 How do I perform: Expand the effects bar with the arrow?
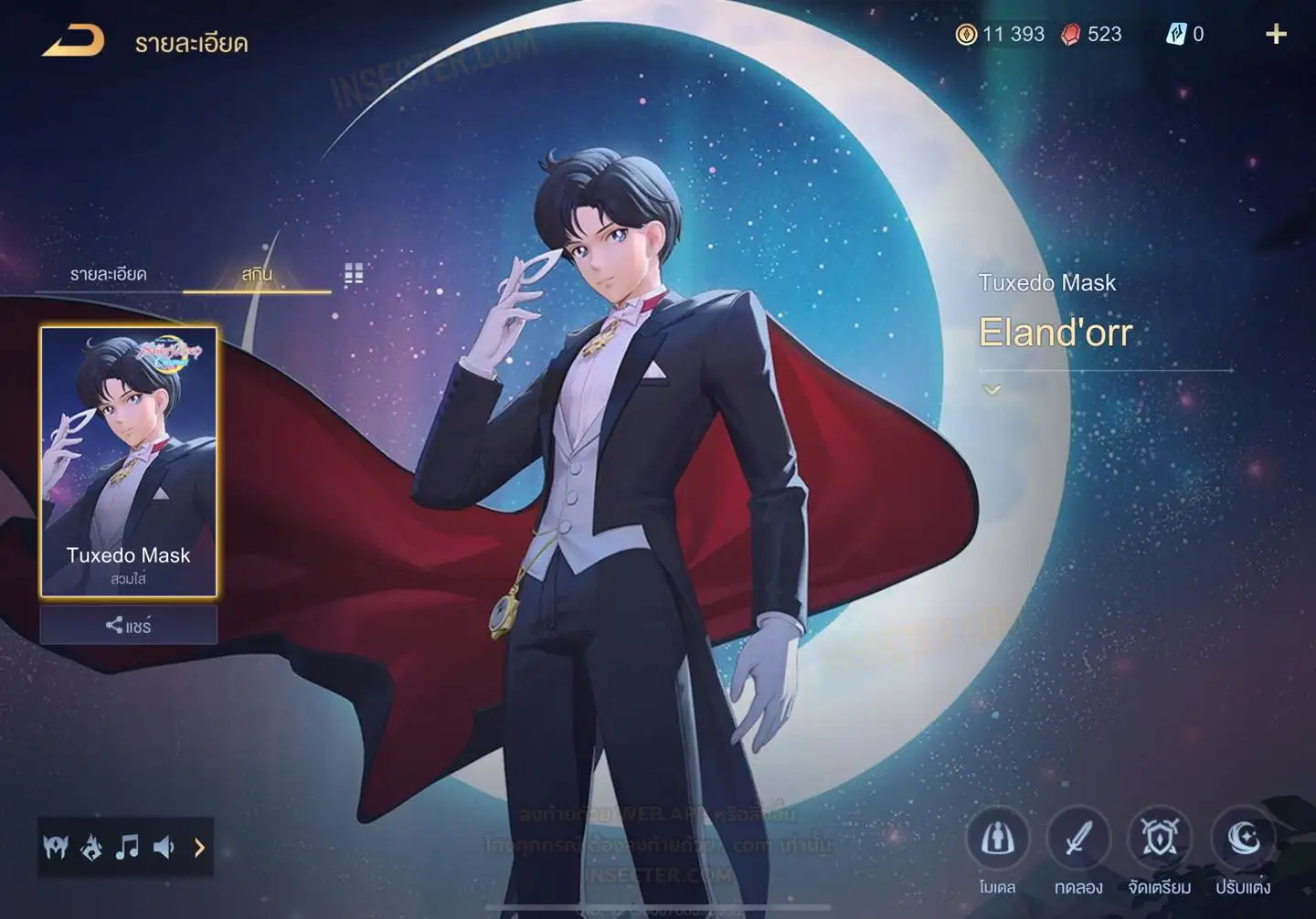point(199,848)
